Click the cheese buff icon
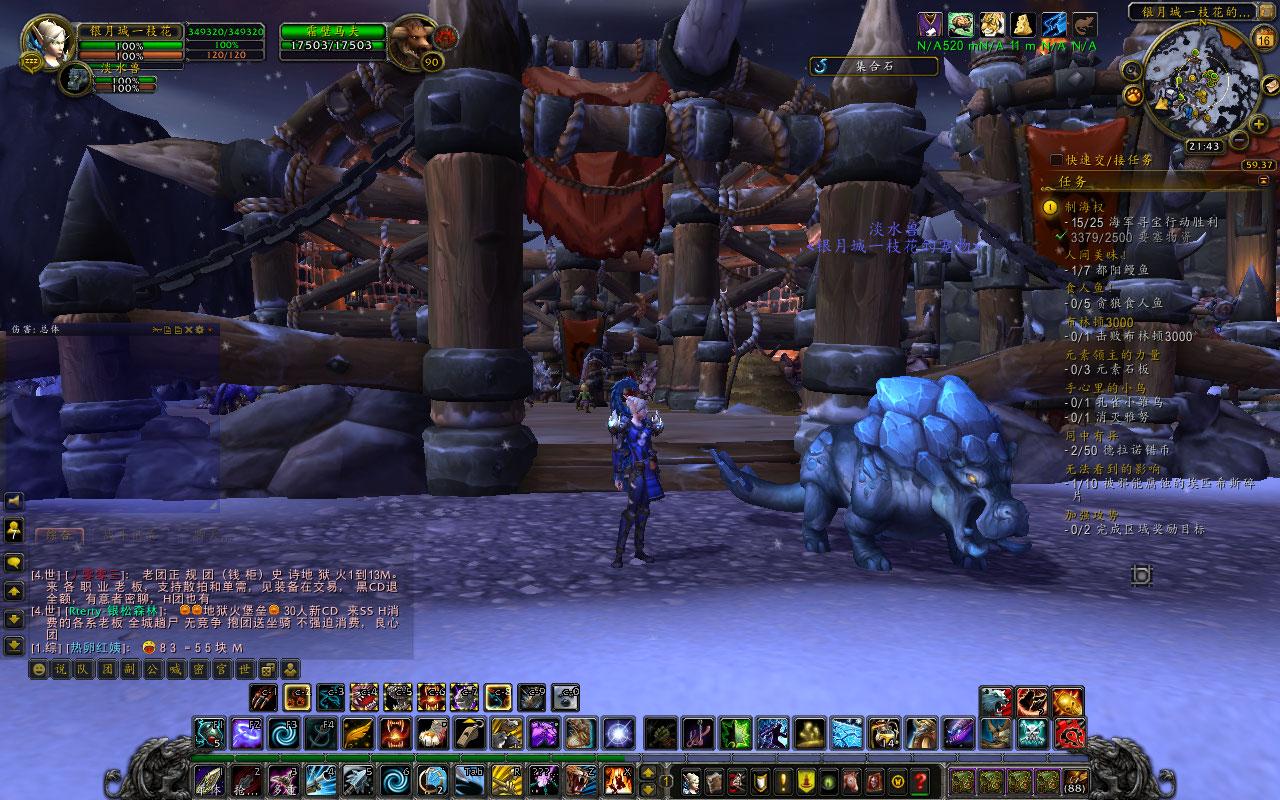Image resolution: width=1280 pixels, height=800 pixels. pyautogui.click(x=1022, y=25)
